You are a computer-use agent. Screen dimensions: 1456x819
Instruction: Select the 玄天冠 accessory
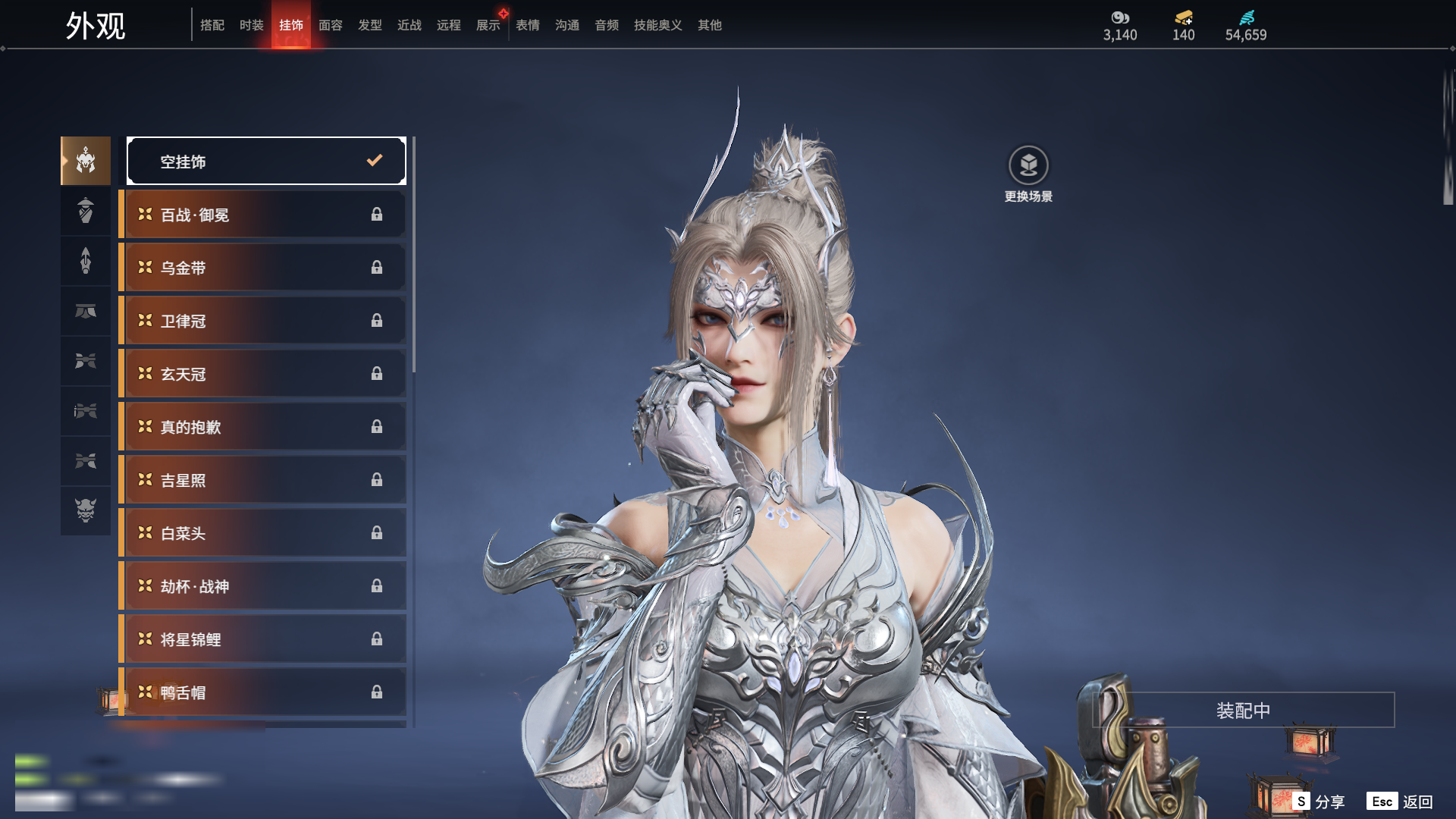pyautogui.click(x=263, y=374)
